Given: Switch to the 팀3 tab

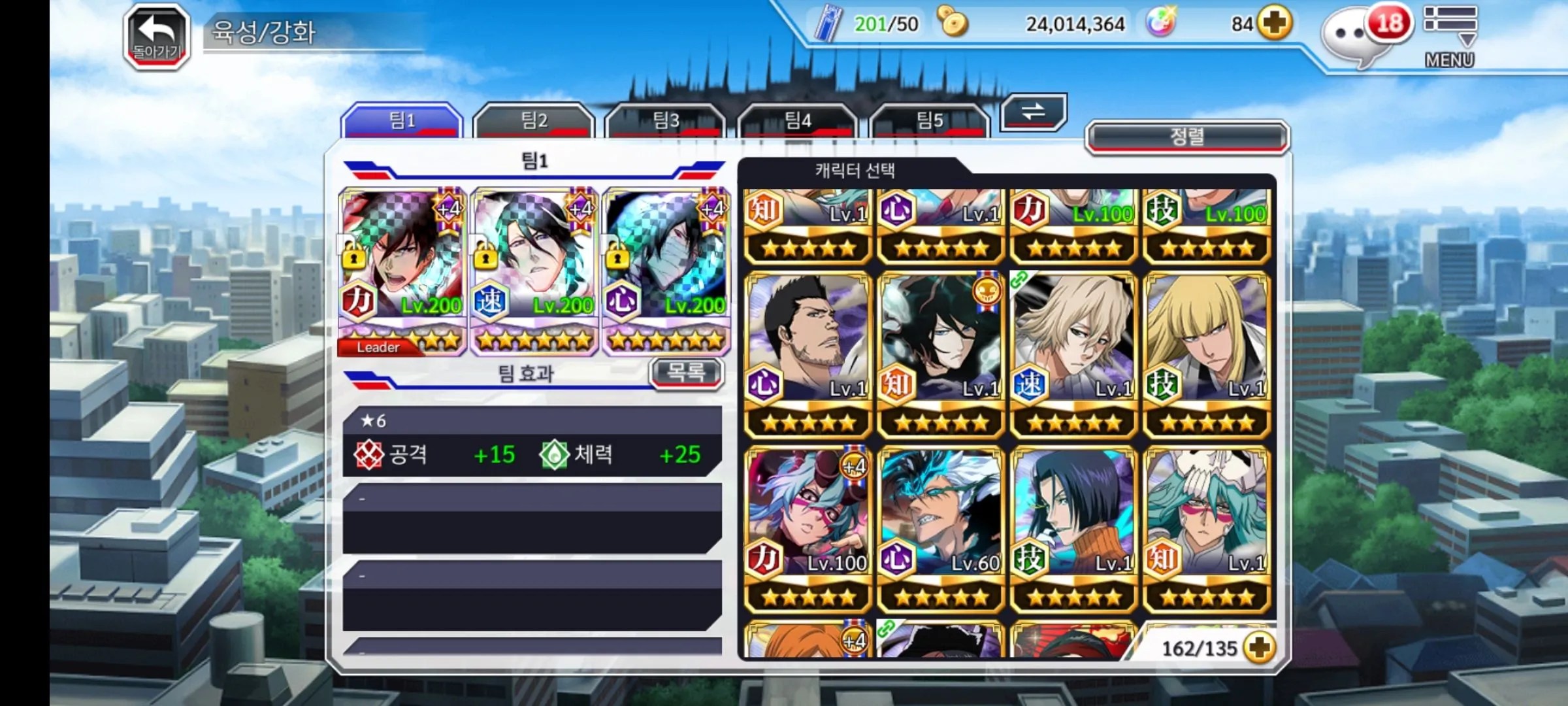Looking at the screenshot, I should tap(666, 120).
